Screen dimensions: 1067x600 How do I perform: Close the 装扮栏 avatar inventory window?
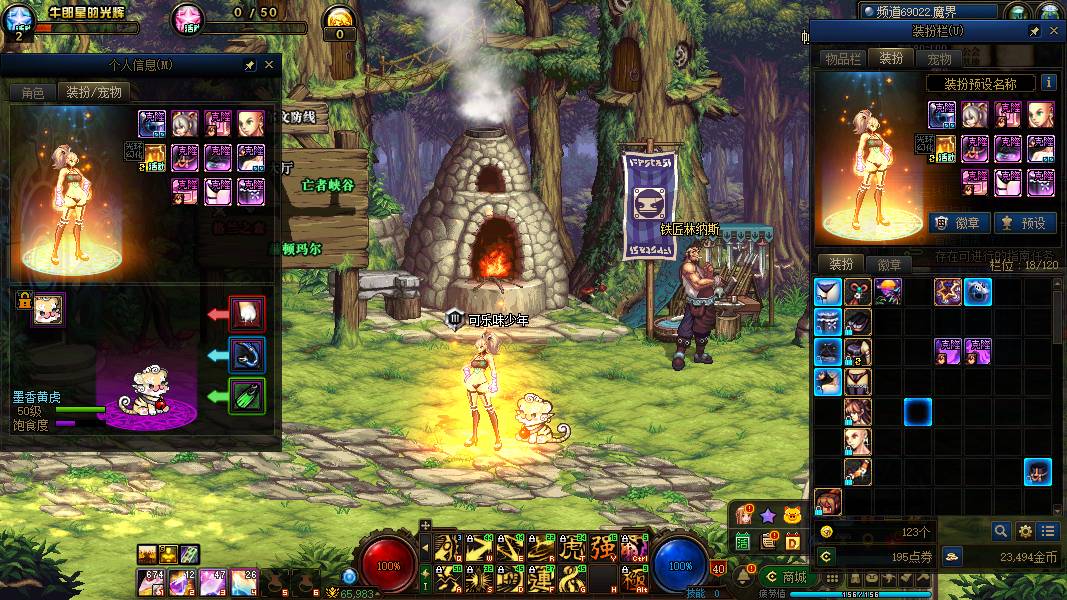pos(1053,31)
